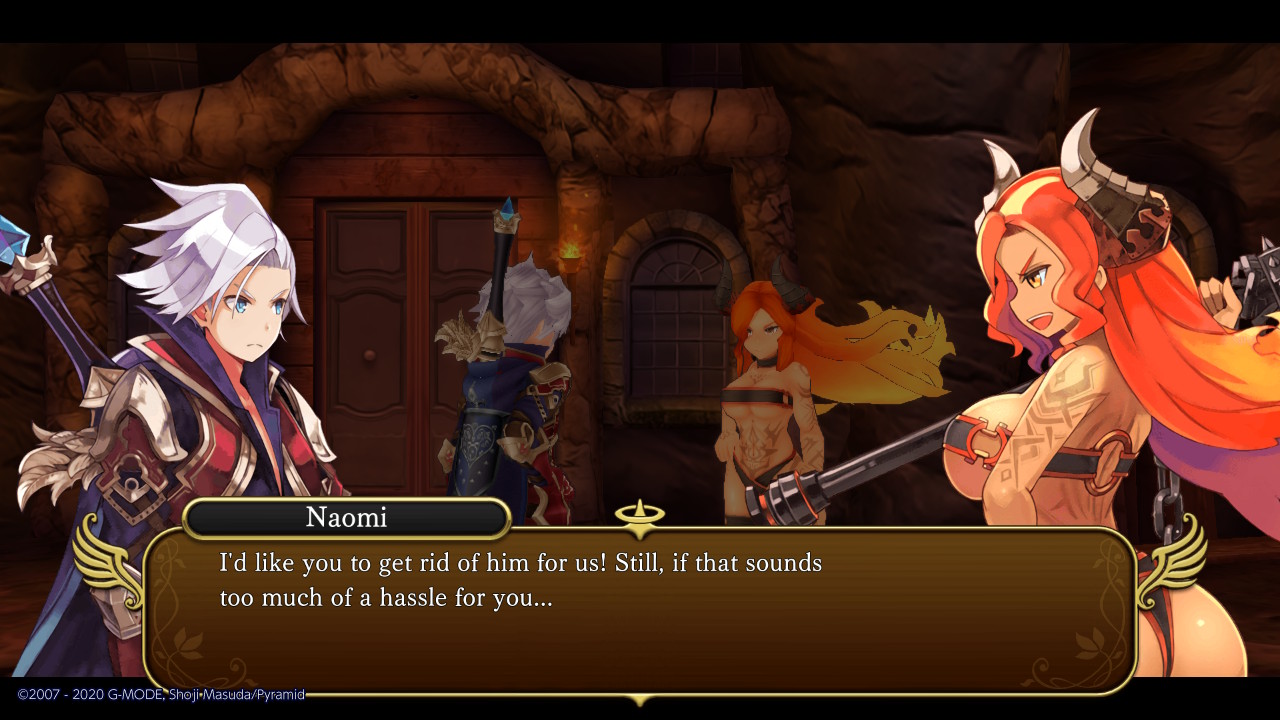This screenshot has height=720, width=1280.
Task: Advance the dialogue by clicking Naomi's text box
Action: pyautogui.click(x=640, y=610)
